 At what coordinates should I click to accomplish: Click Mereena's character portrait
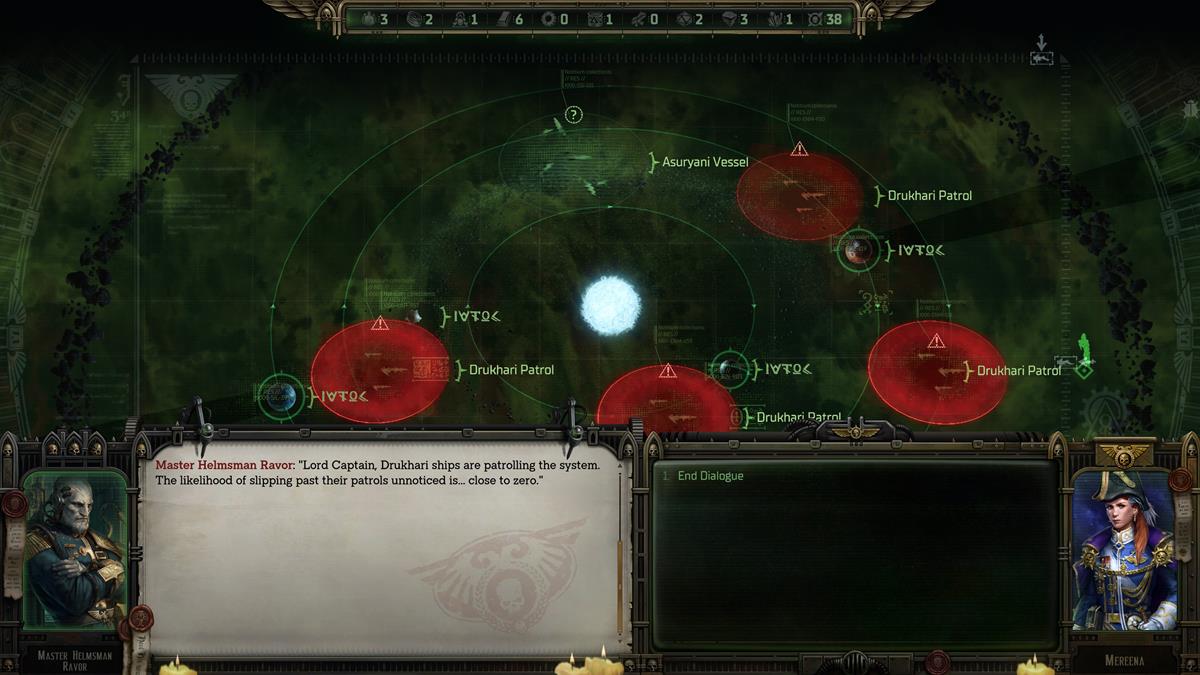click(1122, 550)
